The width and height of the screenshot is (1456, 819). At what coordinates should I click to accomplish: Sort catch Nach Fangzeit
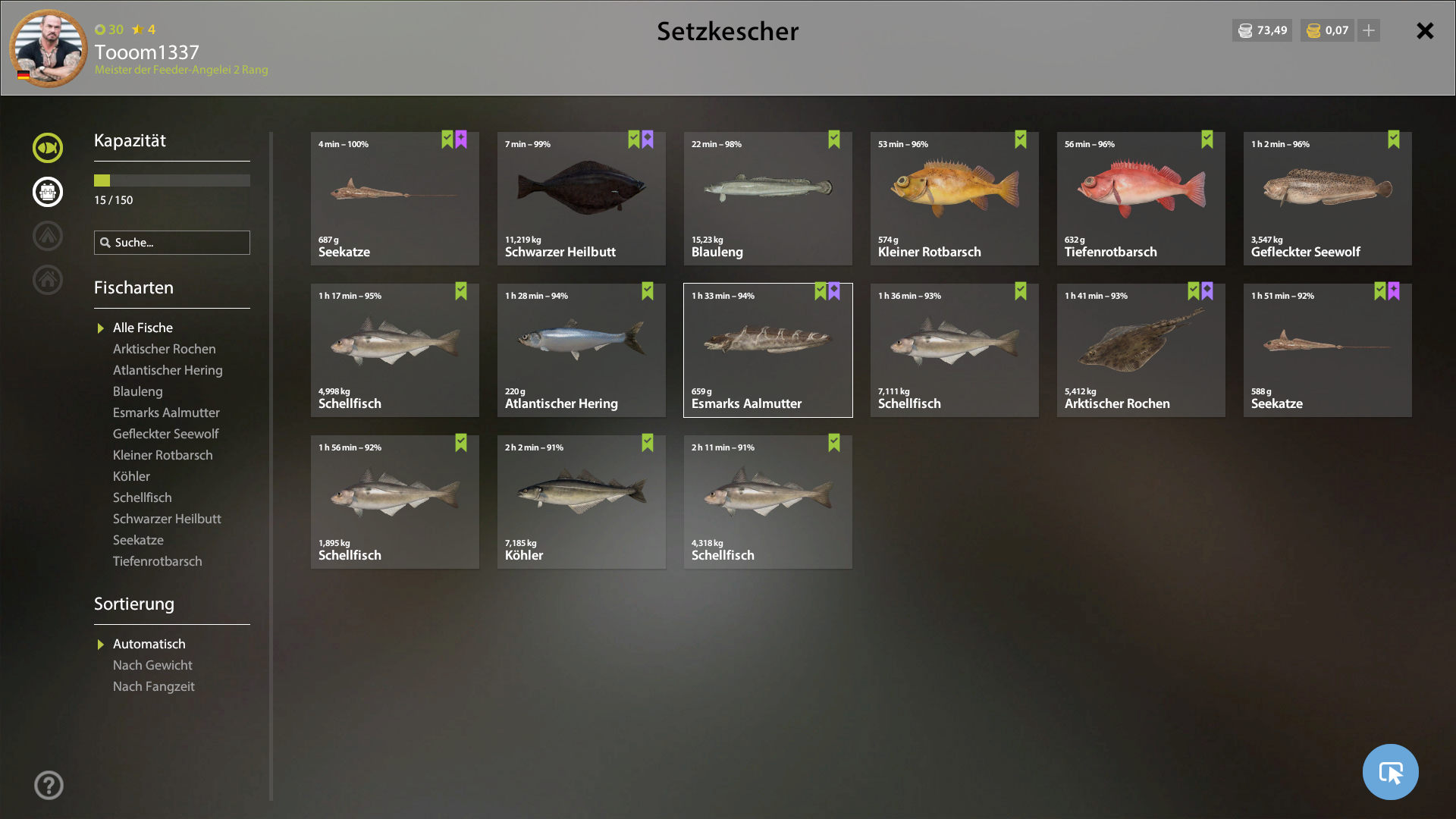tap(153, 686)
